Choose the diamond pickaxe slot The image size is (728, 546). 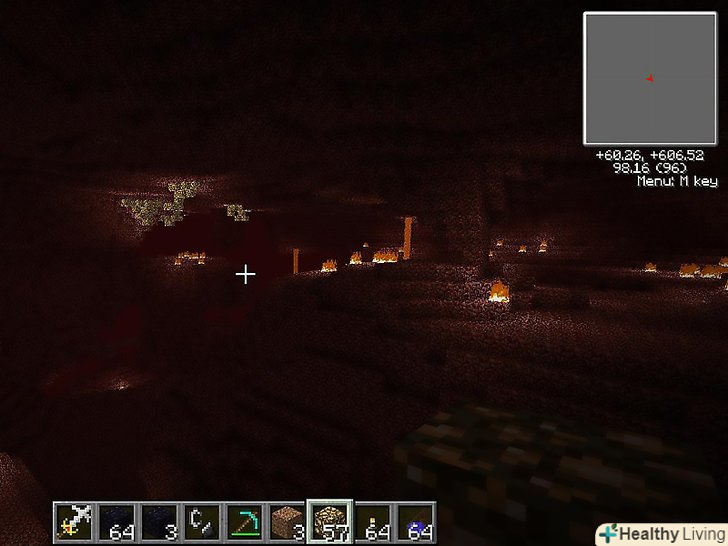pos(243,521)
